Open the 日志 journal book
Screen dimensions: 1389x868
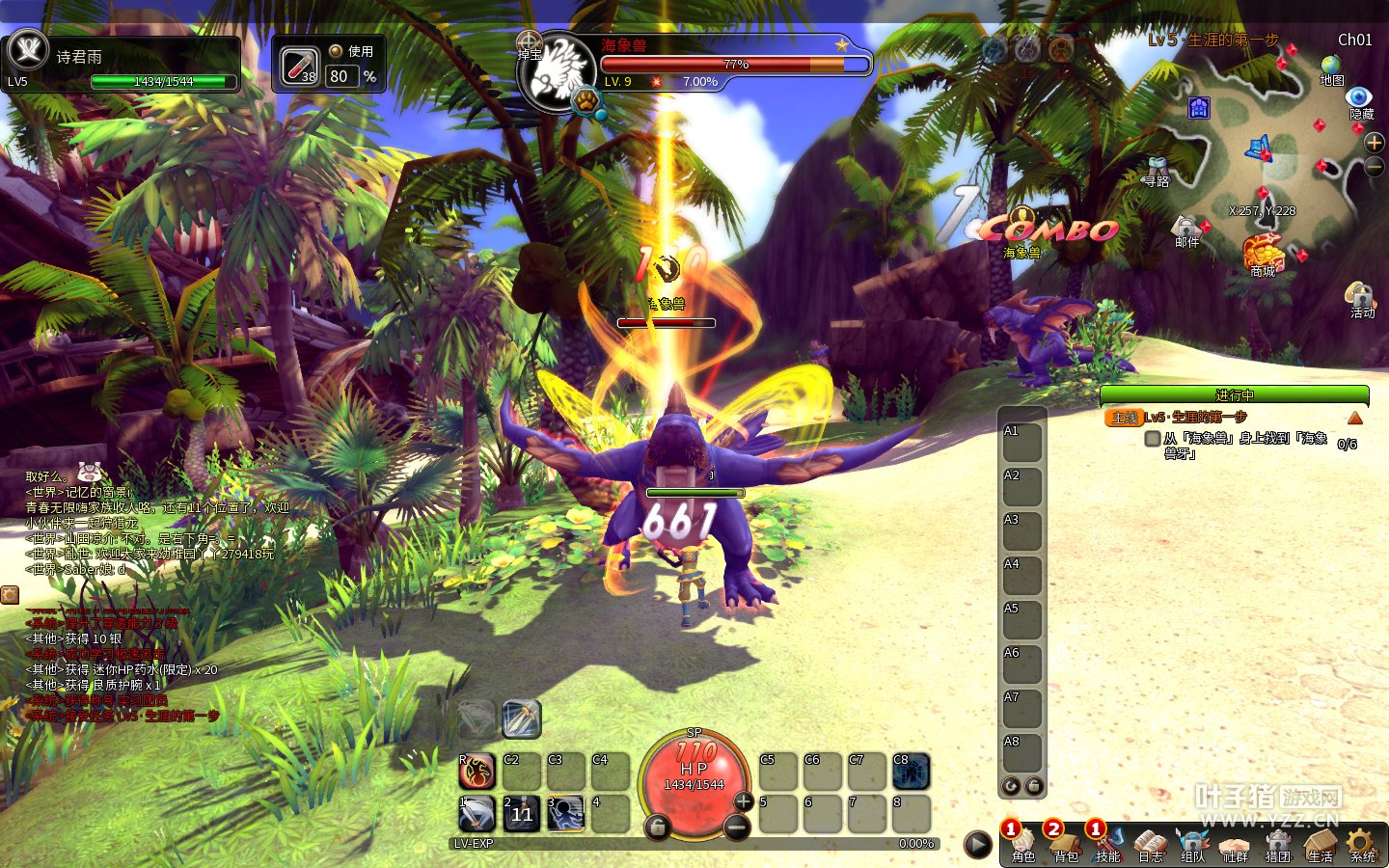1150,843
